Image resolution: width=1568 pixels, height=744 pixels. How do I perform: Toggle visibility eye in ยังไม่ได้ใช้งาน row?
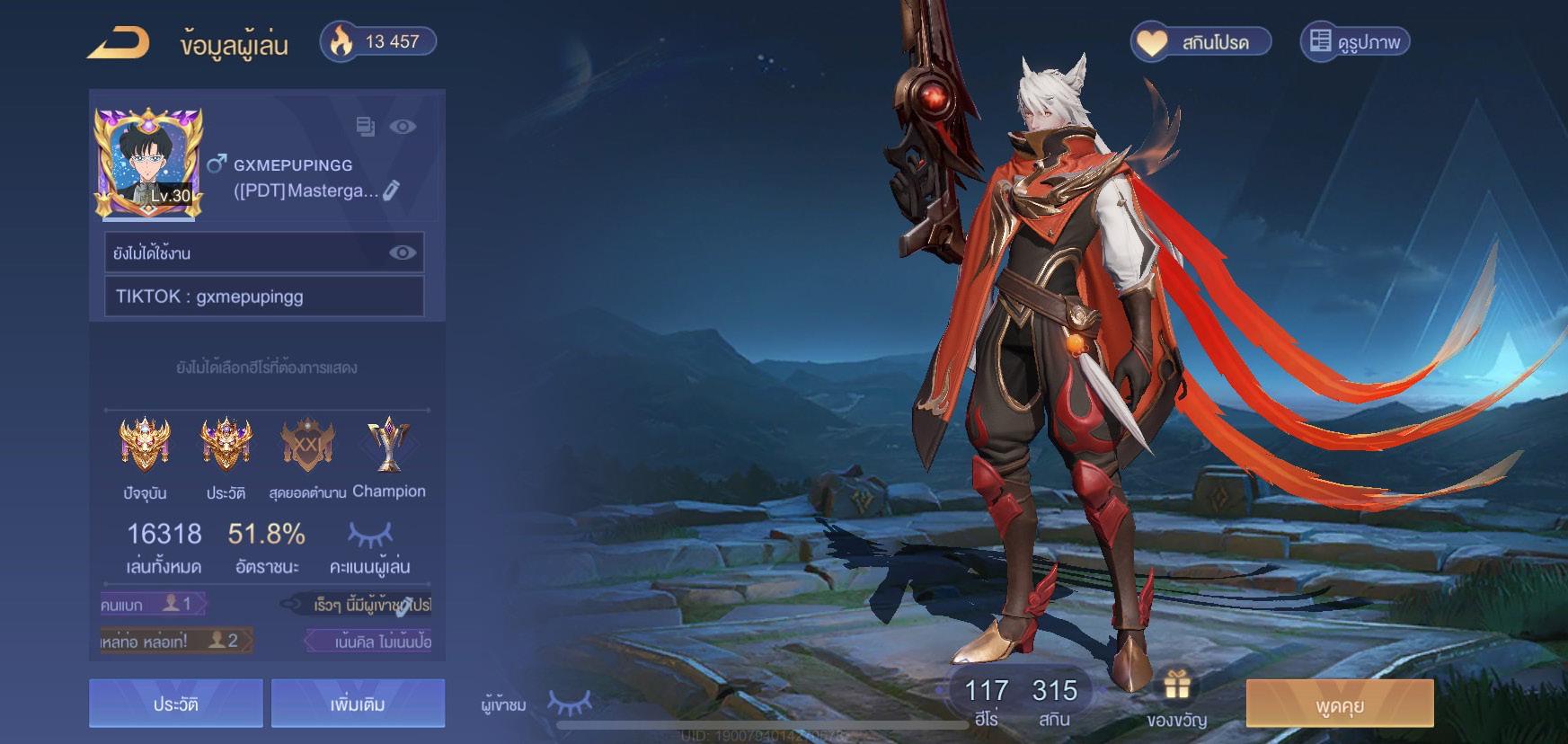point(402,252)
